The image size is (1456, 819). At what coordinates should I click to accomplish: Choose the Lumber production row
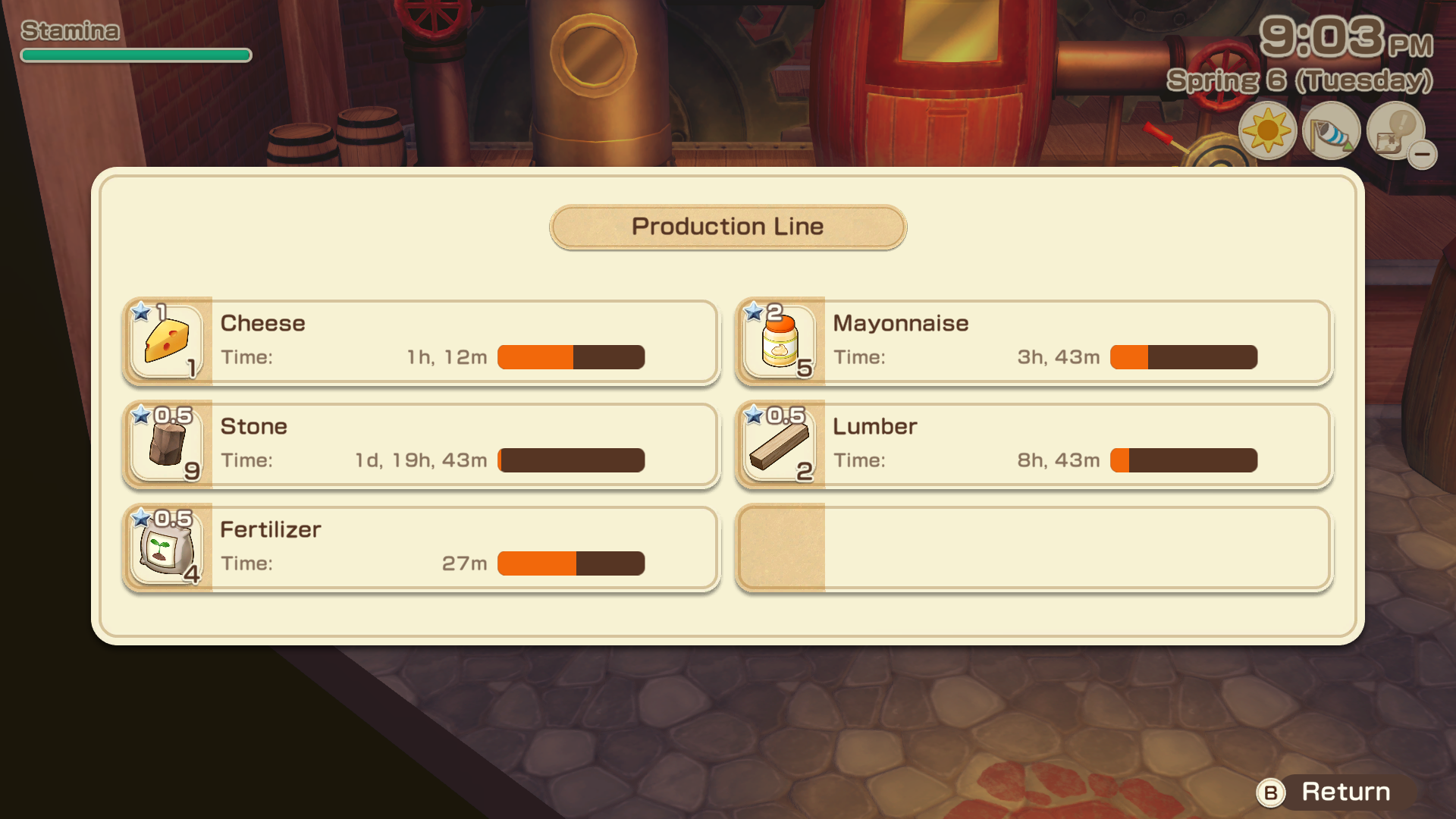[x=1034, y=444]
